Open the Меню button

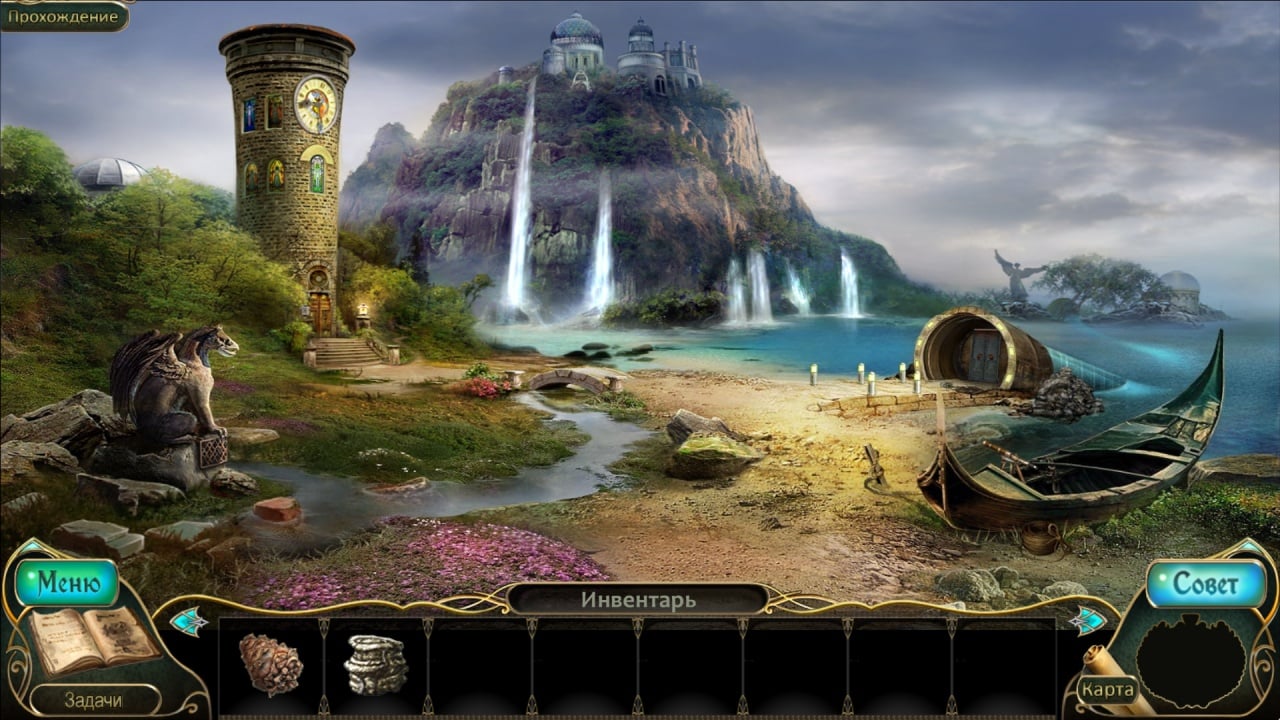(x=68, y=583)
